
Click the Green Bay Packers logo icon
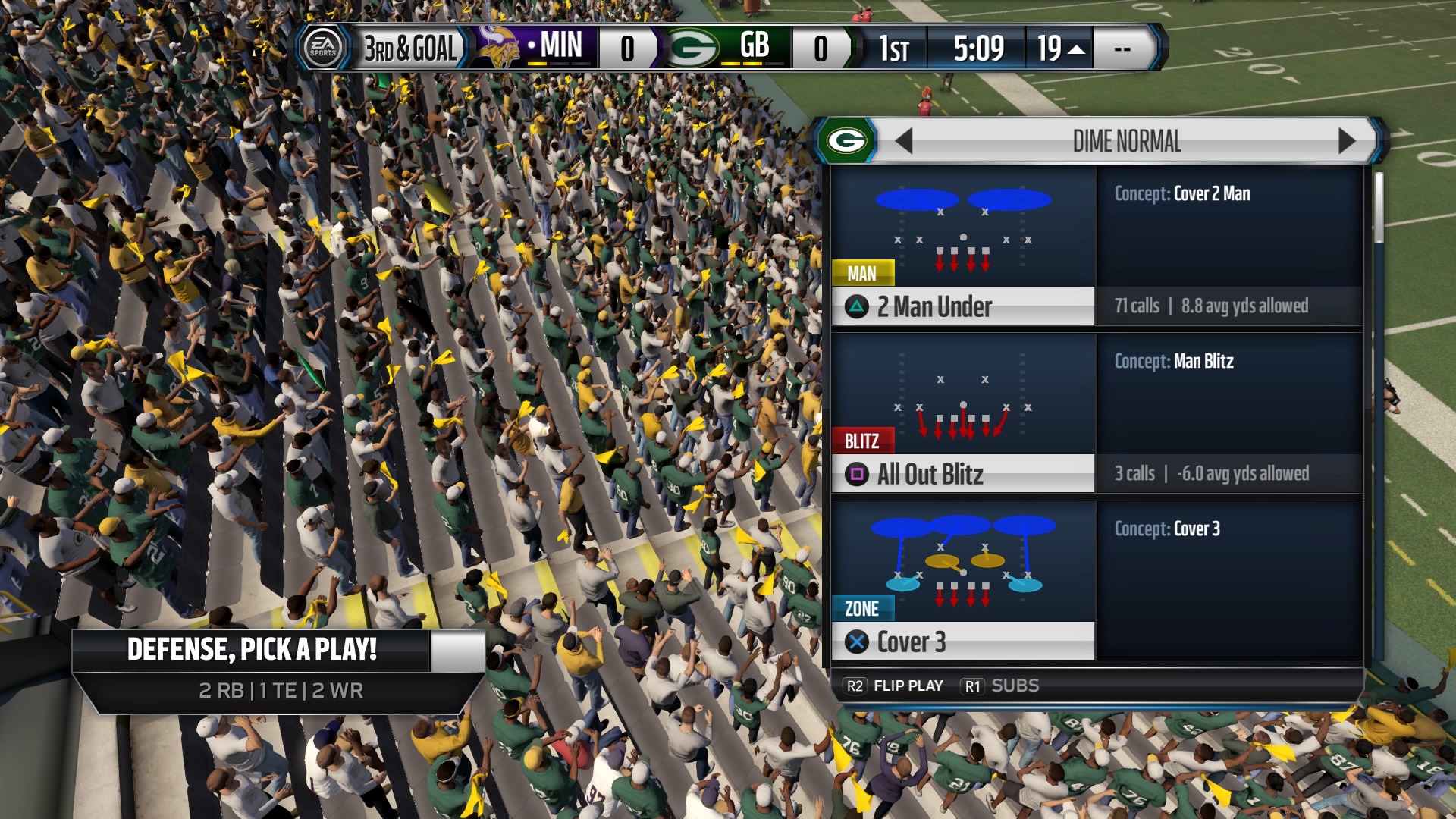pos(847,140)
